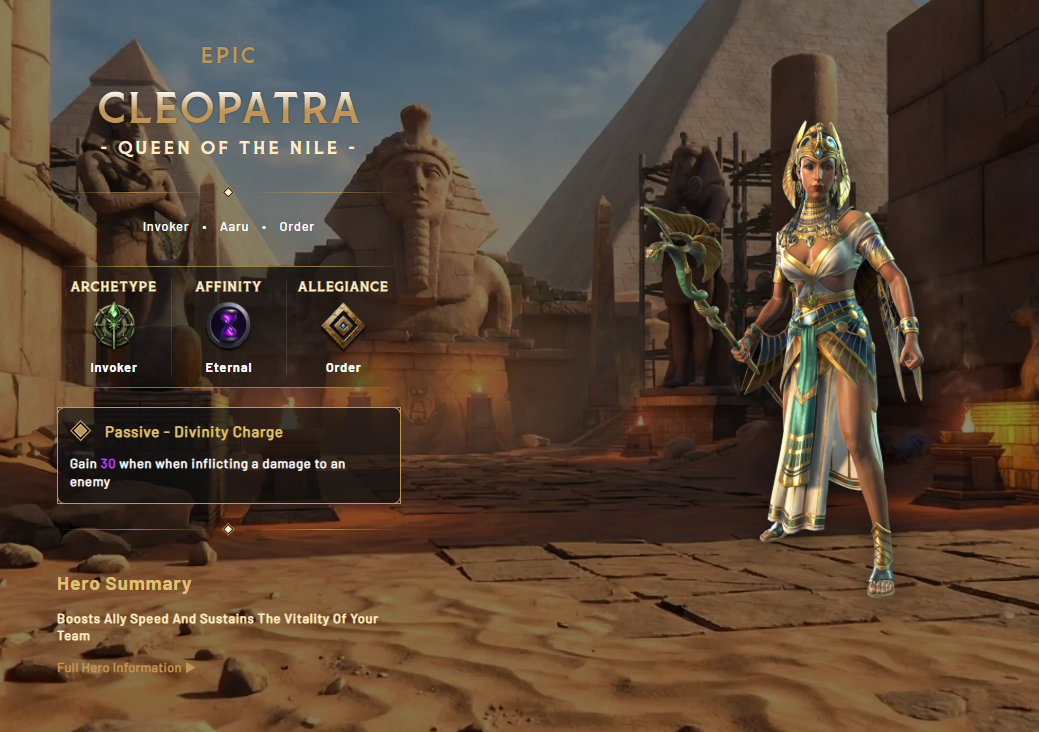The image size is (1039, 732).
Task: Choose the Order allegiance diamond icon
Action: click(x=343, y=326)
